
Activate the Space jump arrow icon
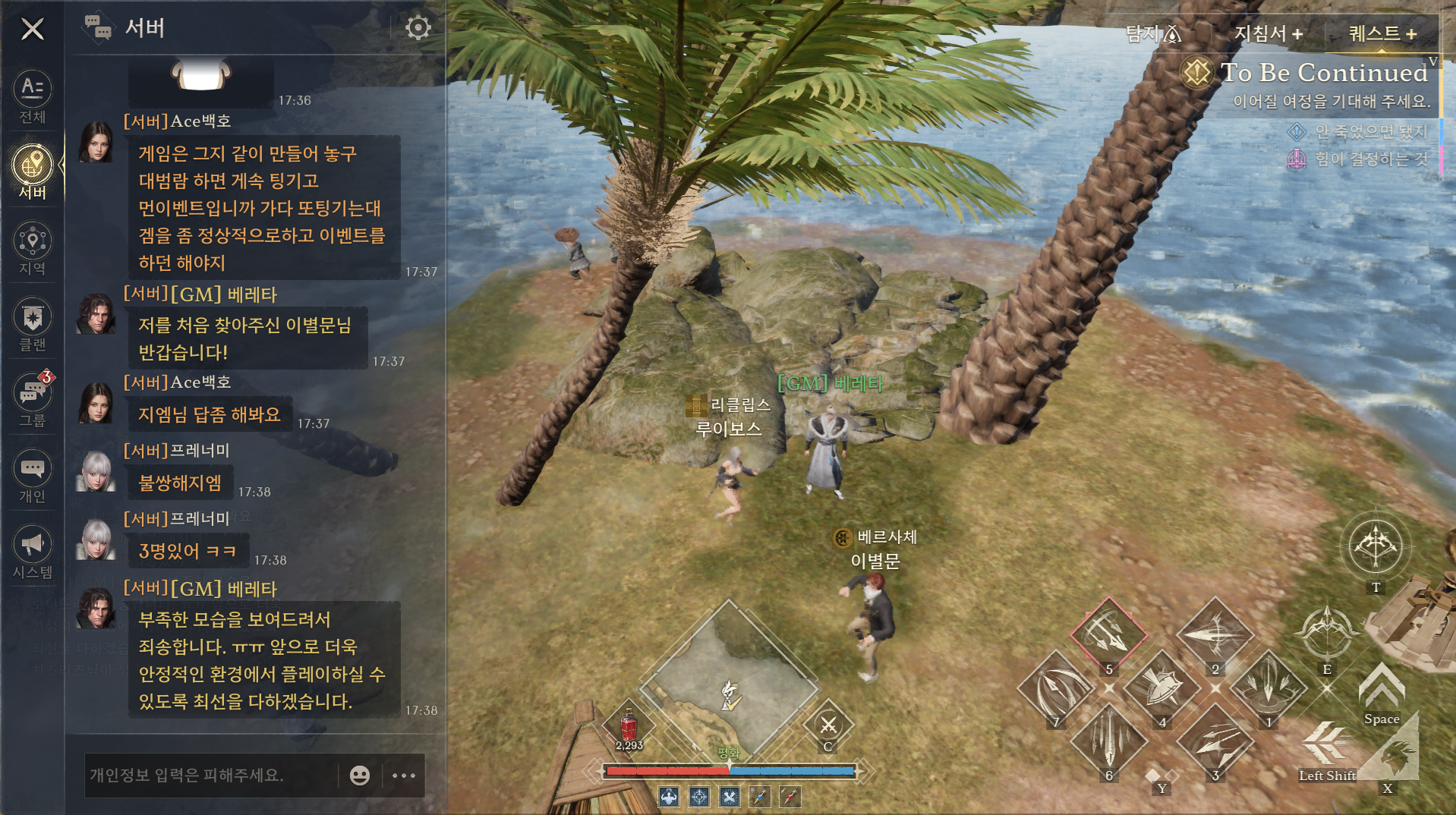pyautogui.click(x=1382, y=687)
